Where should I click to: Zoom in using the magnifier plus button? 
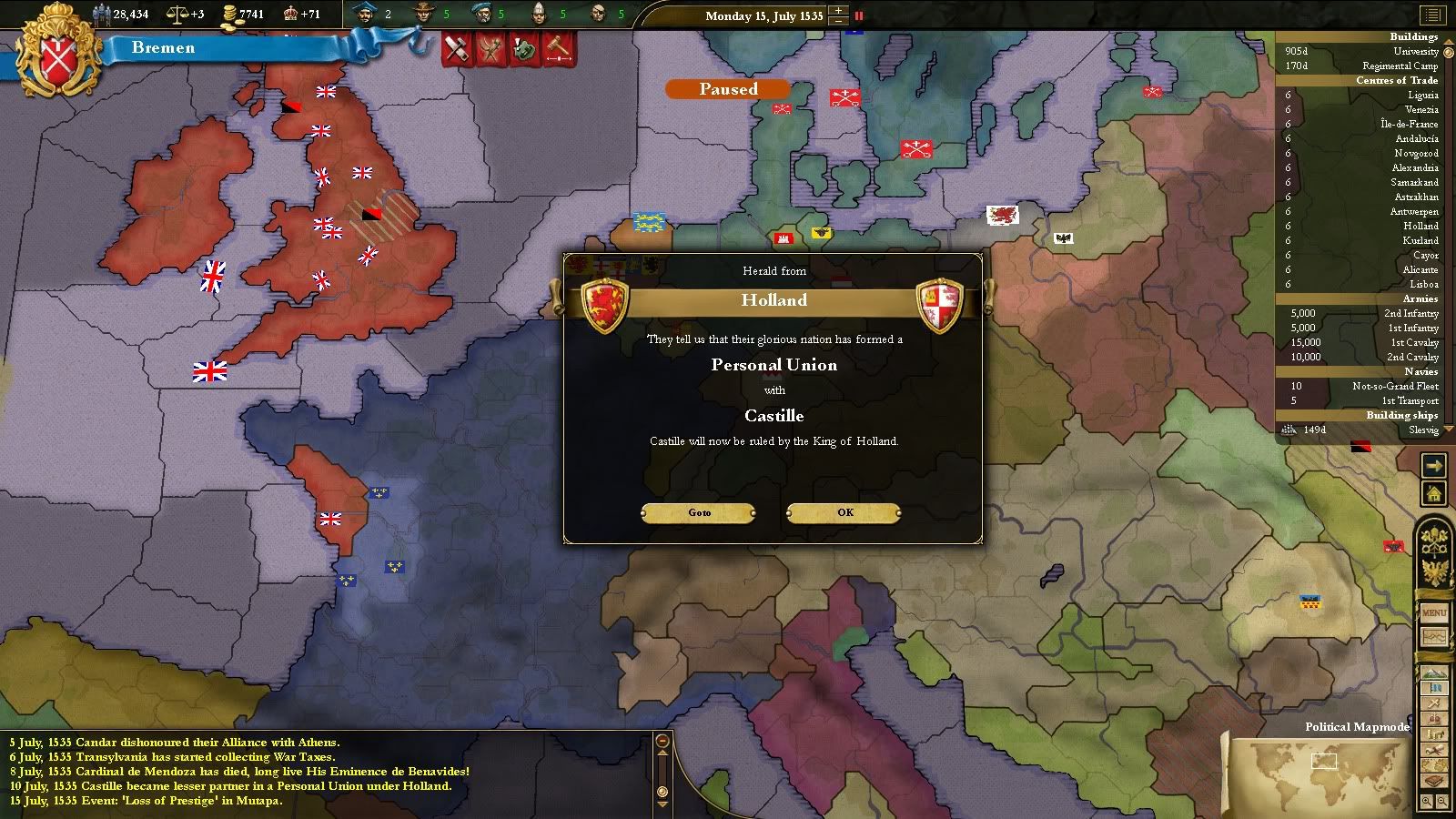tap(1427, 802)
